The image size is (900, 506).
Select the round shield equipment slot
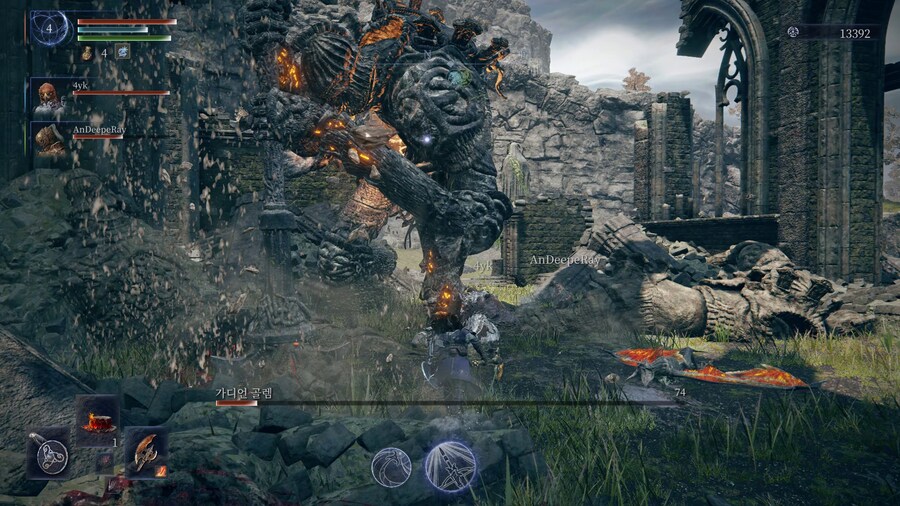point(48,452)
